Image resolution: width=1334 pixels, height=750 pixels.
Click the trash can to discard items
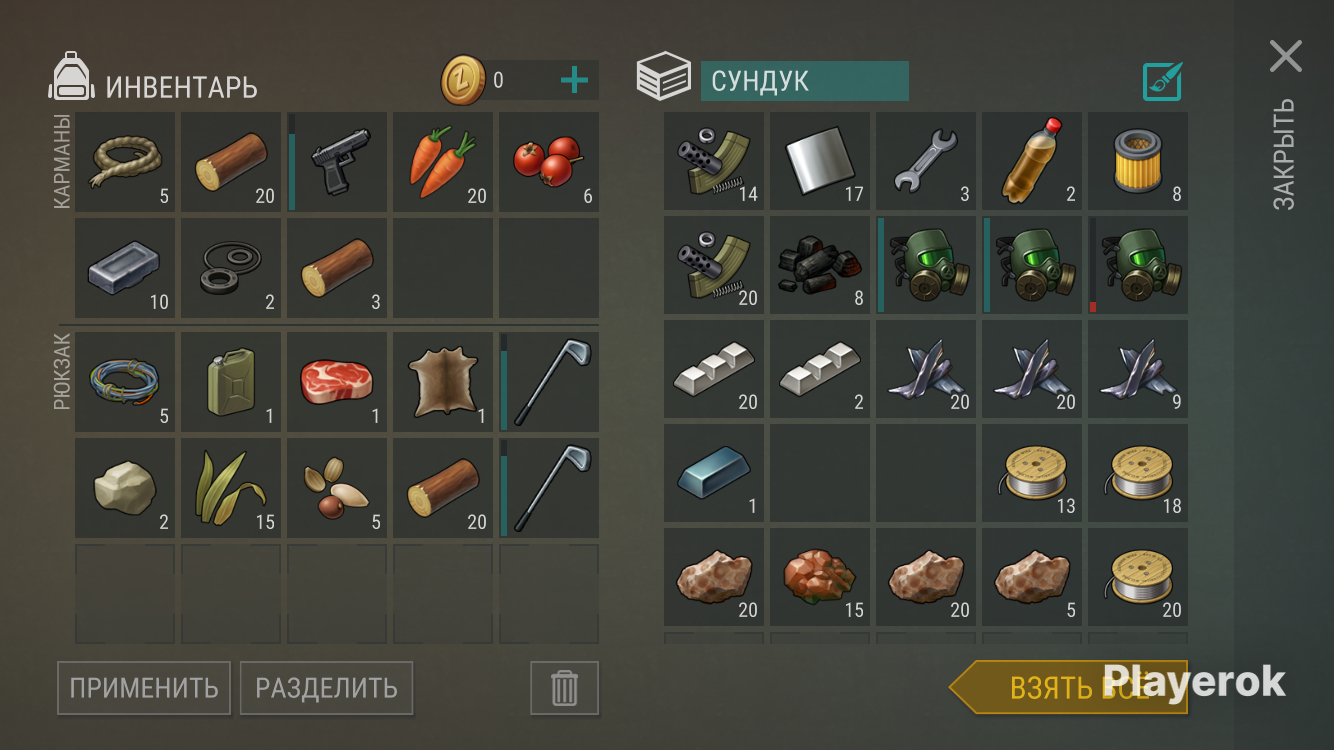pos(562,688)
